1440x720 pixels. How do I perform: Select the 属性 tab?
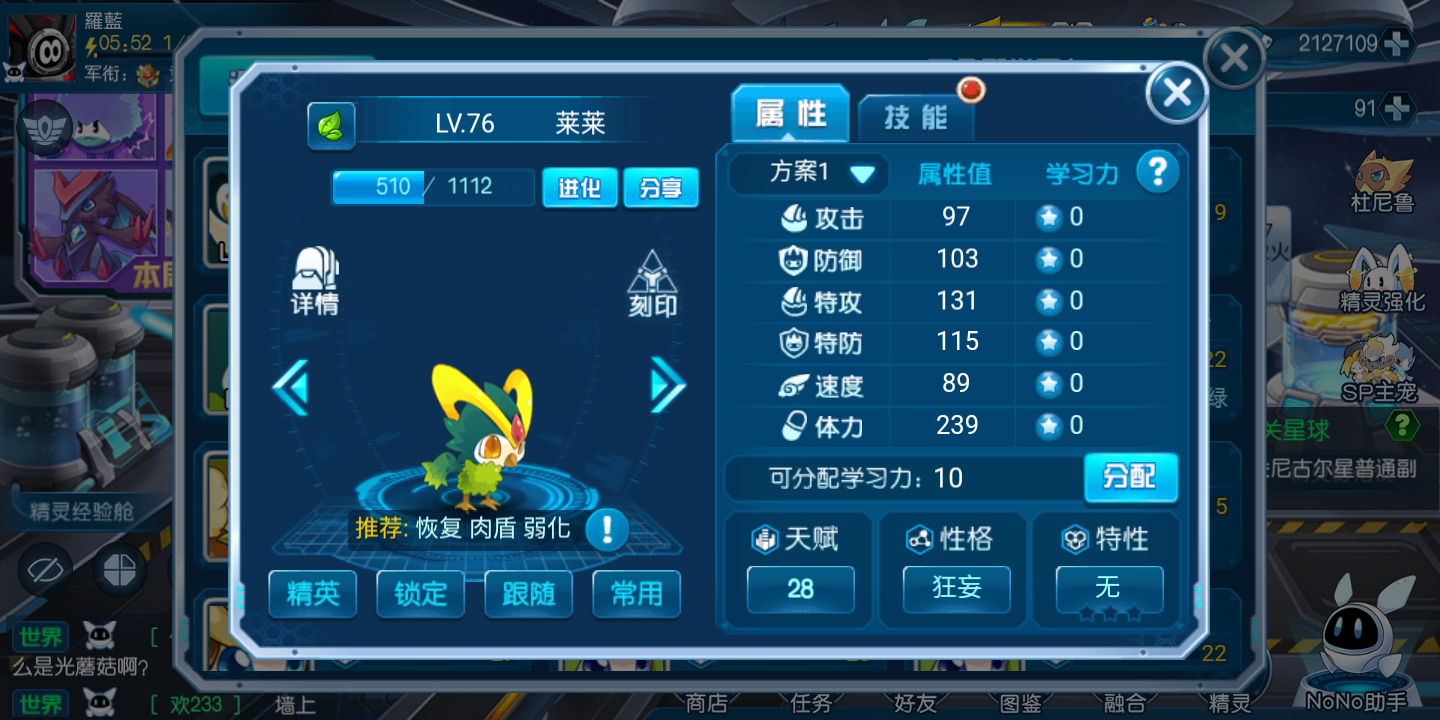[x=790, y=114]
